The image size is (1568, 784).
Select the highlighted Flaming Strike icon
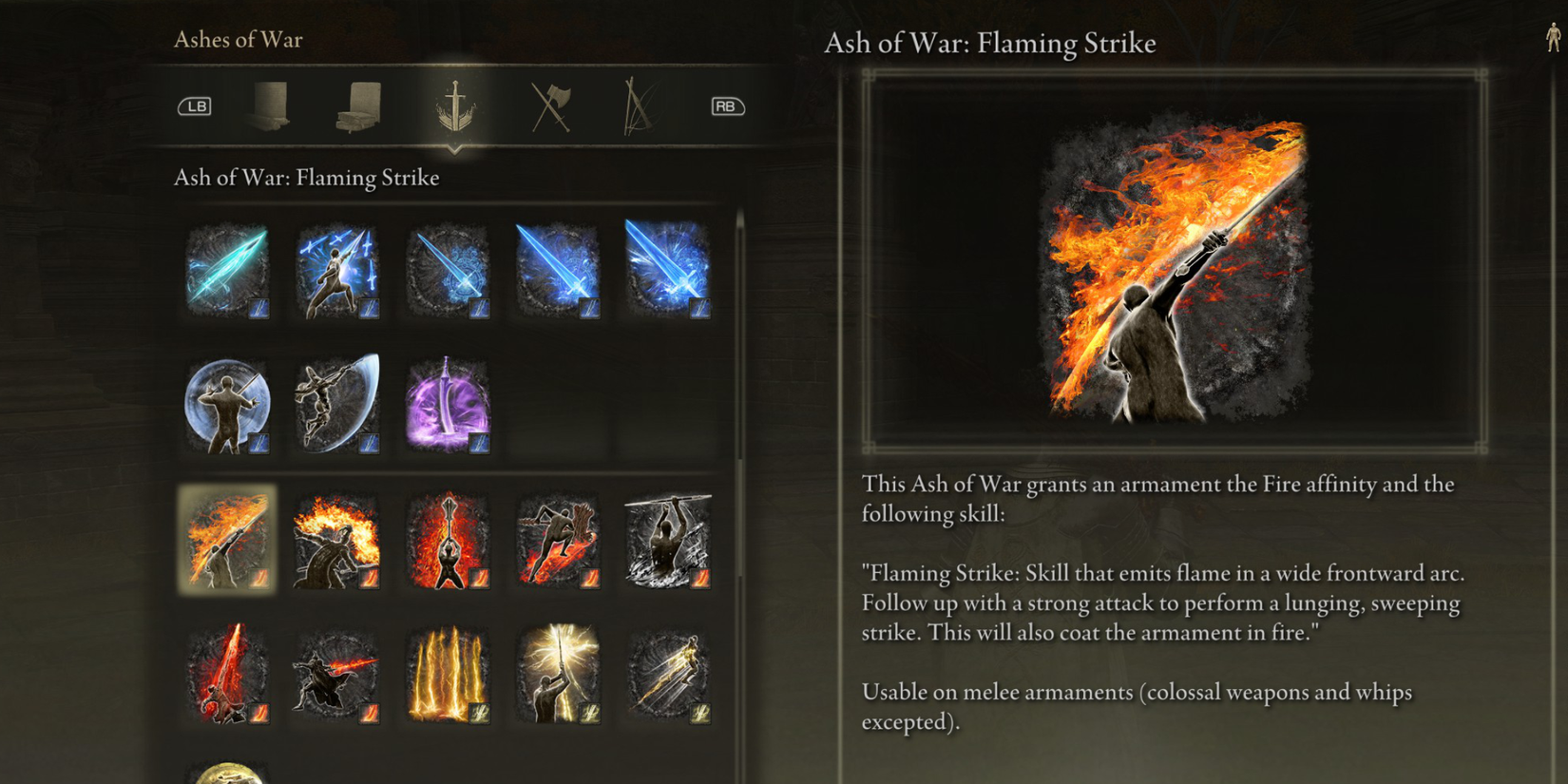coord(226,540)
